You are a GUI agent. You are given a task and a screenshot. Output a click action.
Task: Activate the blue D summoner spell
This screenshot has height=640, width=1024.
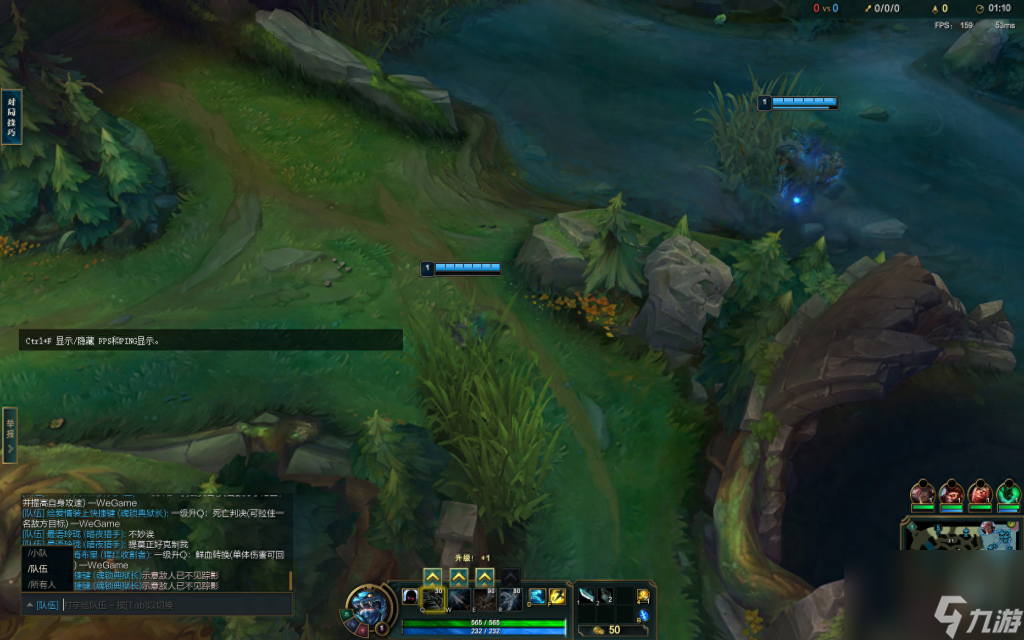pyautogui.click(x=537, y=597)
